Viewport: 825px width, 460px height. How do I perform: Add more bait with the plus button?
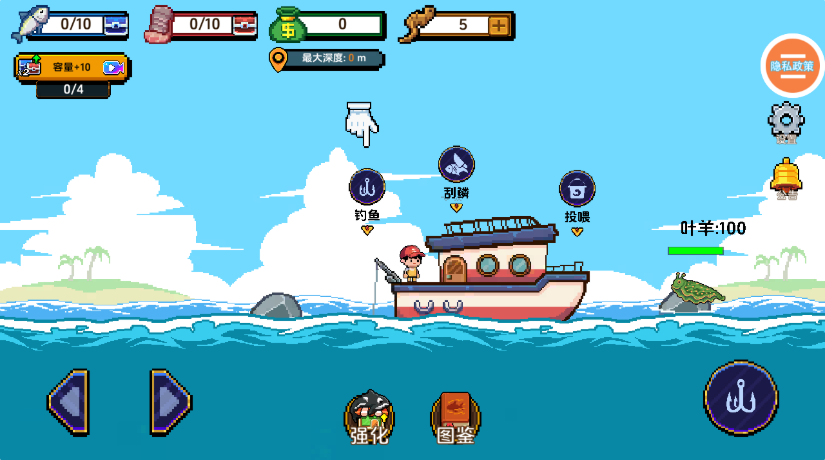[x=498, y=25]
